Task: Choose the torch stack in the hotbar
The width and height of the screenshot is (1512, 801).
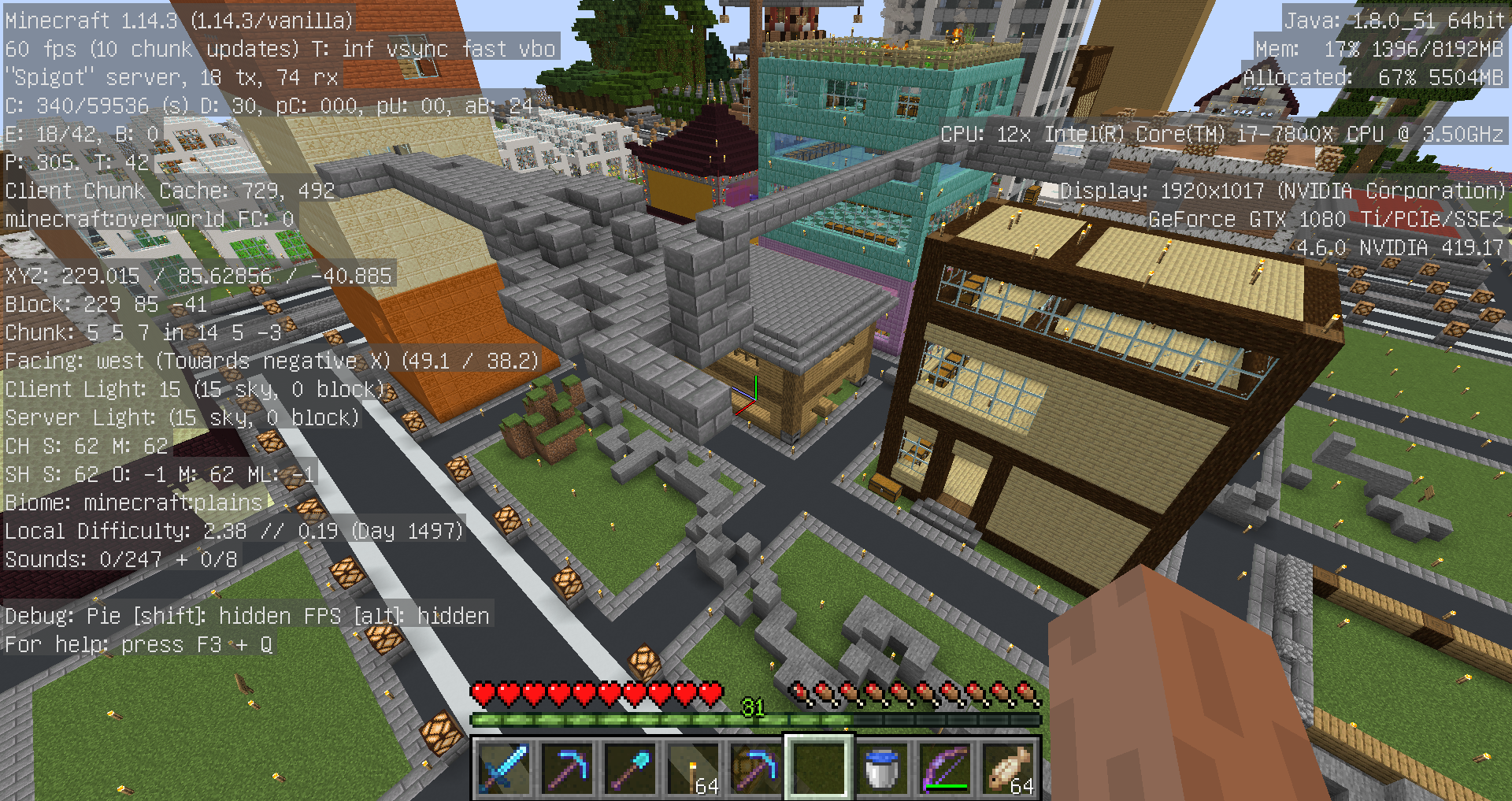Action: [x=692, y=767]
